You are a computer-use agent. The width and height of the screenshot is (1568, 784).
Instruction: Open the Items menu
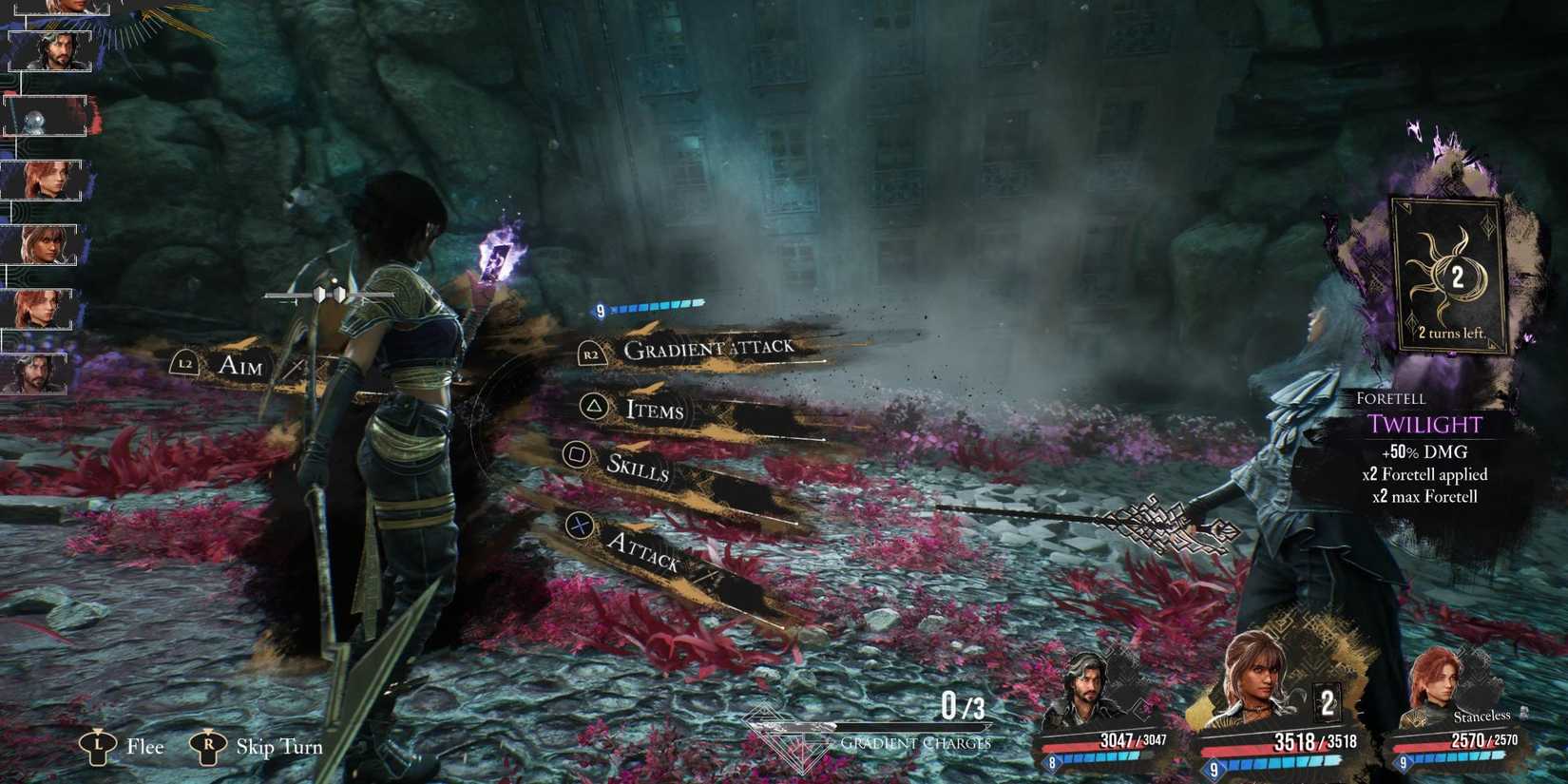click(x=654, y=410)
